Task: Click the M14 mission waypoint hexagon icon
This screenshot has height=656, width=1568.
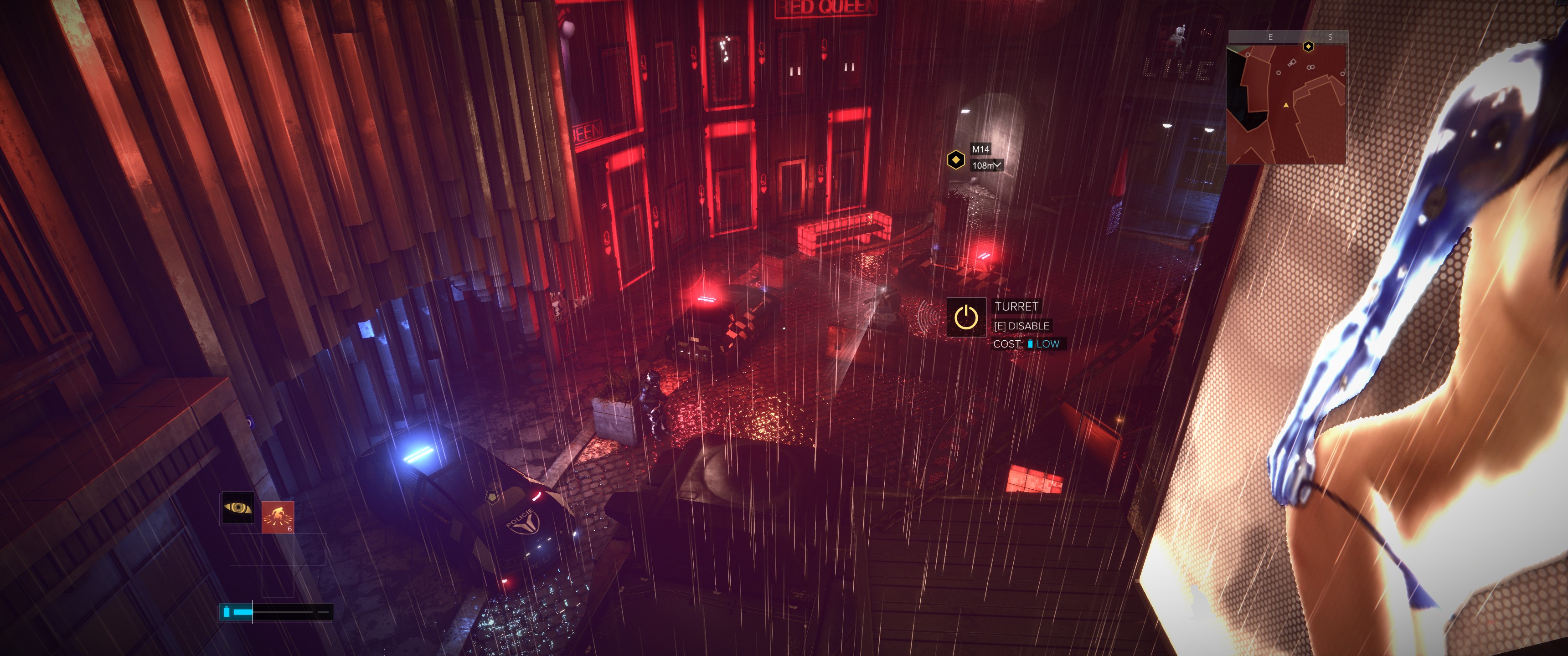Action: coord(956,160)
